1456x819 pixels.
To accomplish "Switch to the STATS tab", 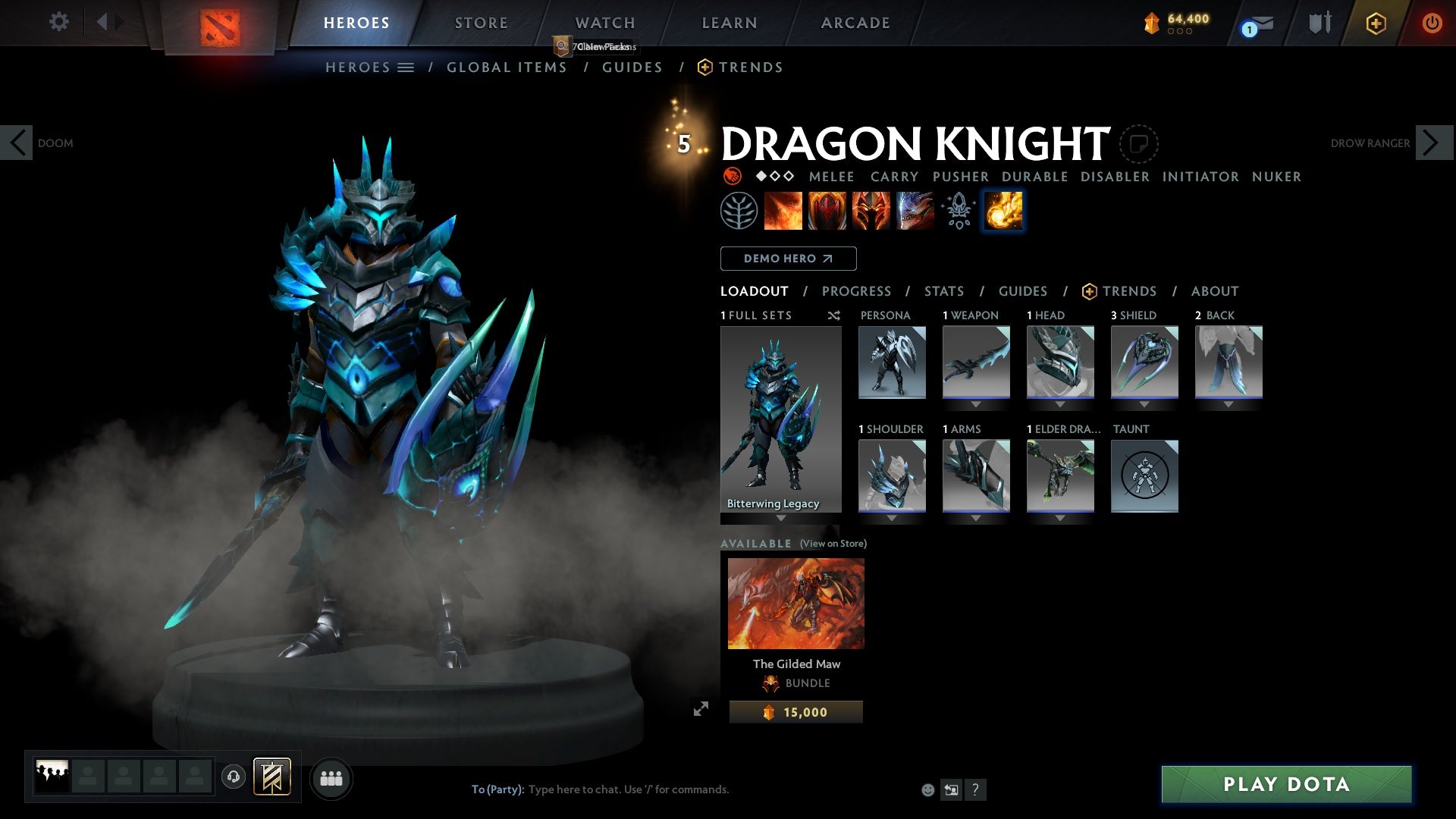I will (943, 291).
